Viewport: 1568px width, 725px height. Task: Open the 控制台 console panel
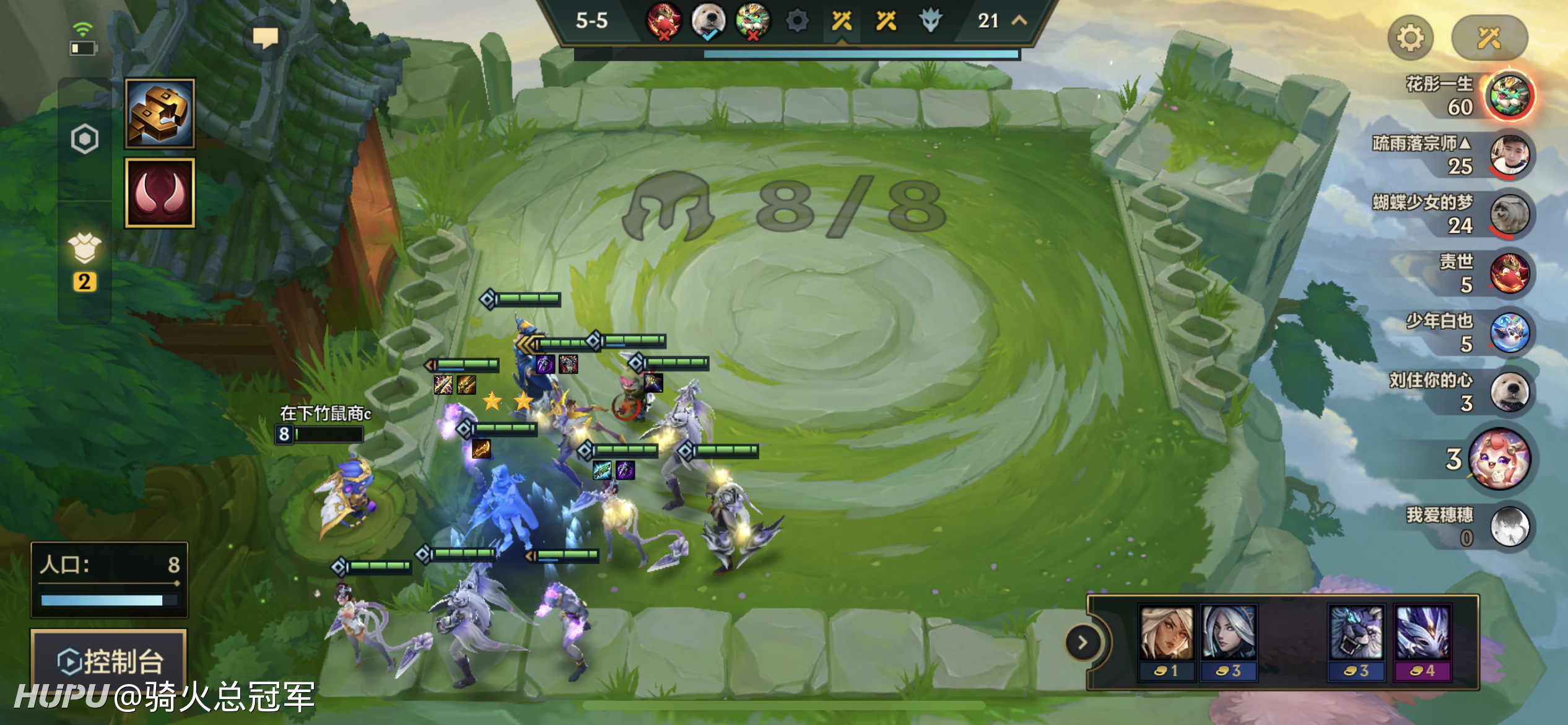pos(109,661)
